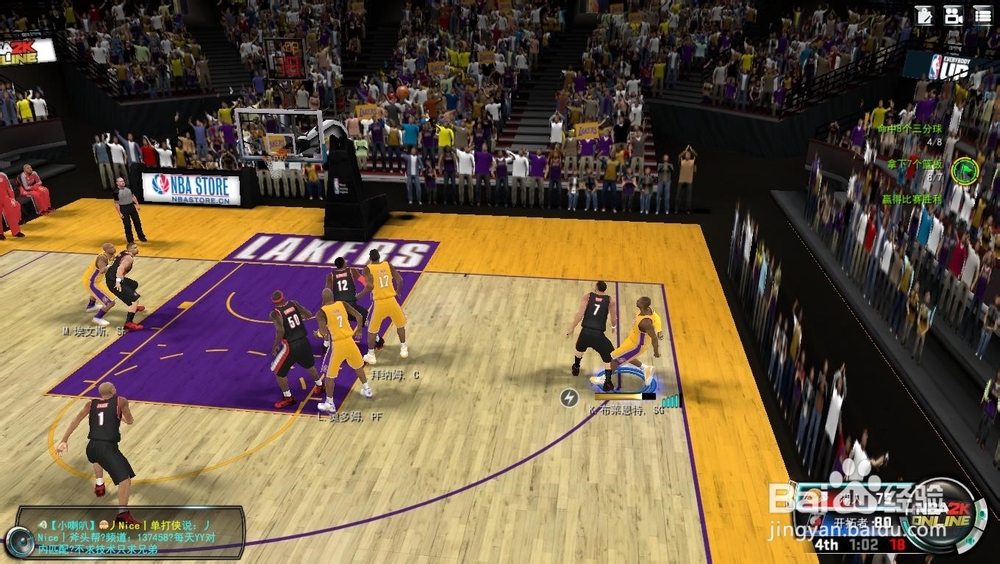This screenshot has width=1000, height=564.
Task: Click the video camera replay icon
Action: (953, 15)
